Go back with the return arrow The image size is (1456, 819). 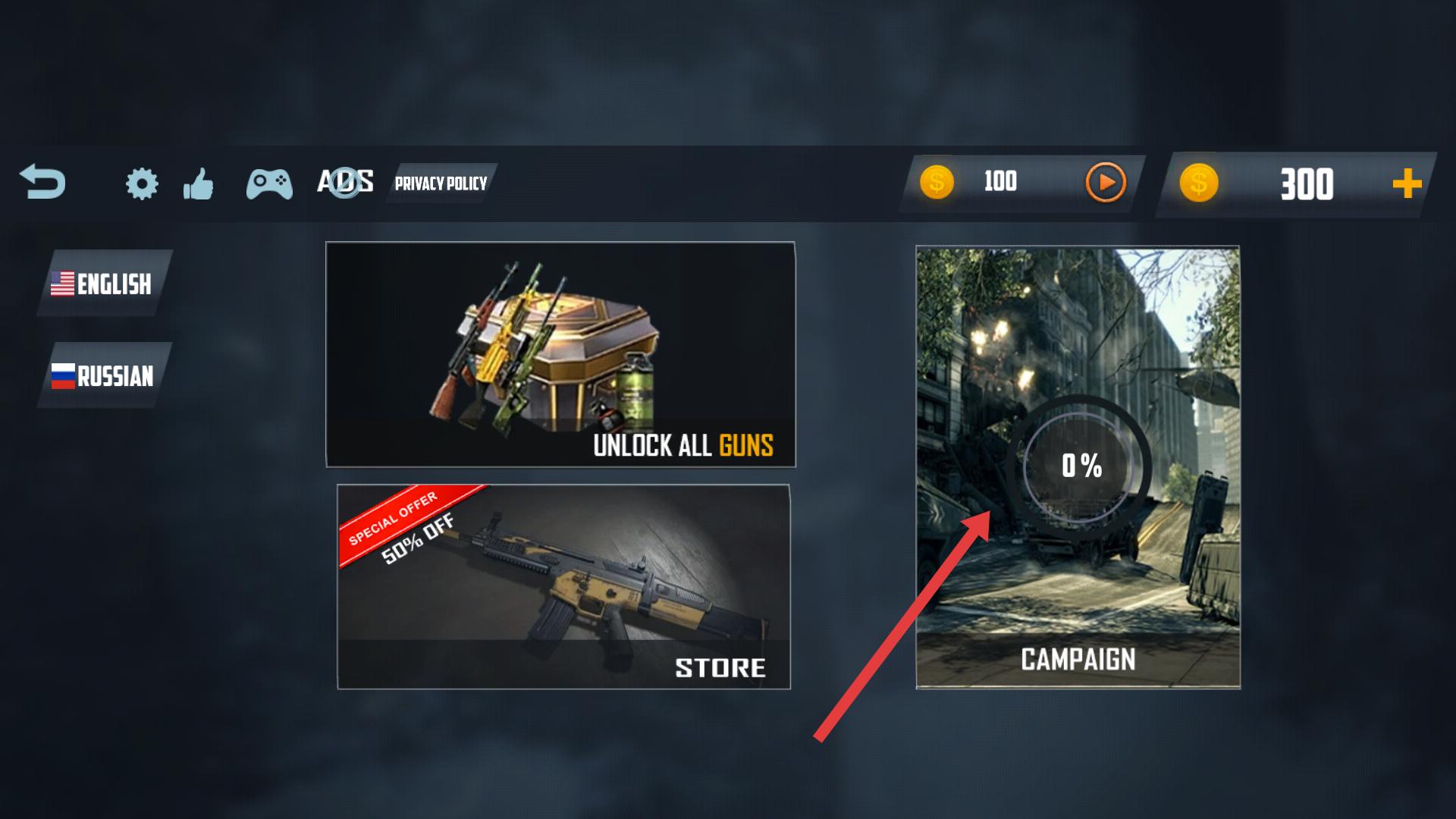[x=42, y=182]
